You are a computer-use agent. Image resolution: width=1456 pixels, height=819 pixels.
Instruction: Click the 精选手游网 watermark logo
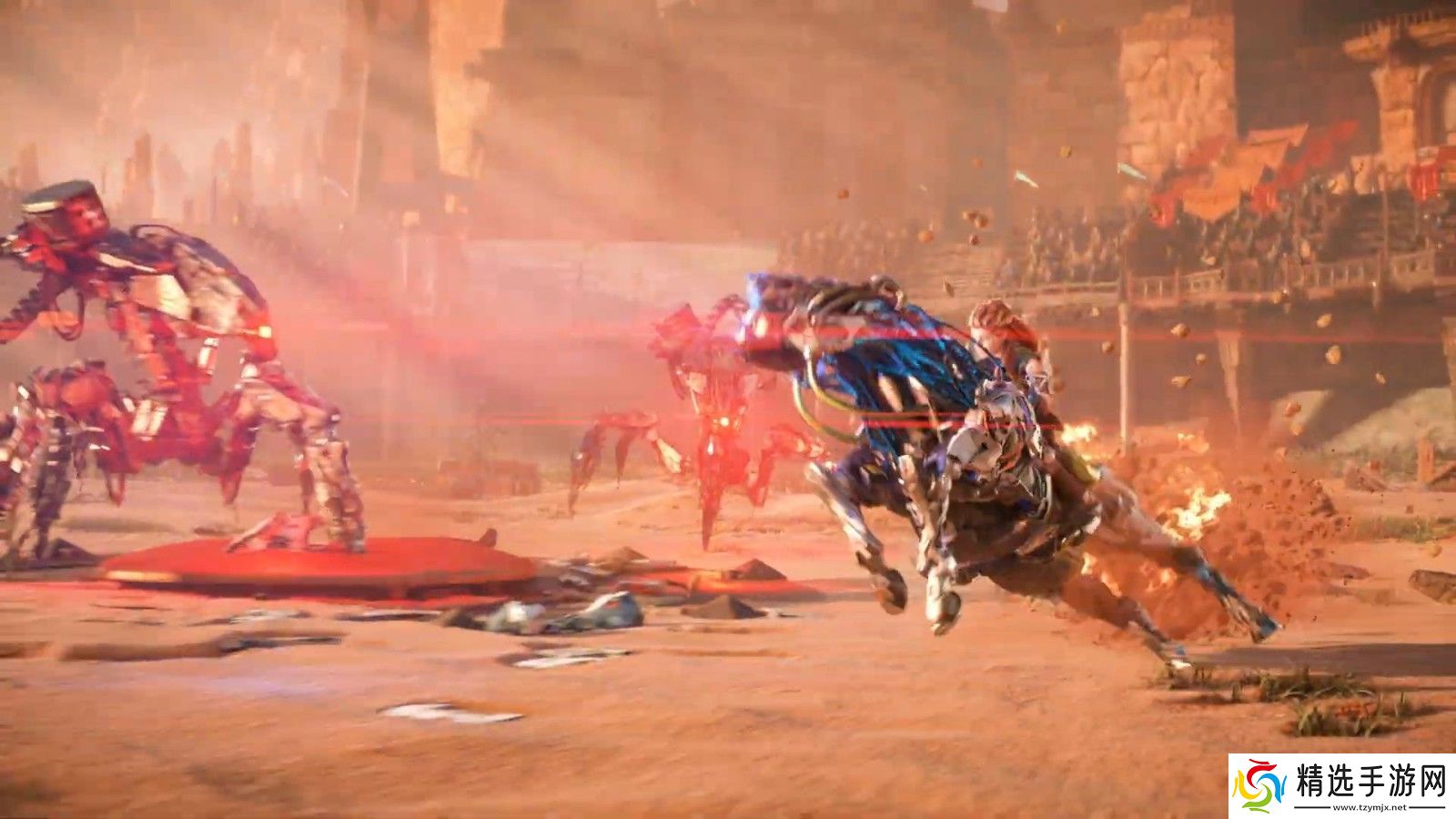(x=1341, y=785)
